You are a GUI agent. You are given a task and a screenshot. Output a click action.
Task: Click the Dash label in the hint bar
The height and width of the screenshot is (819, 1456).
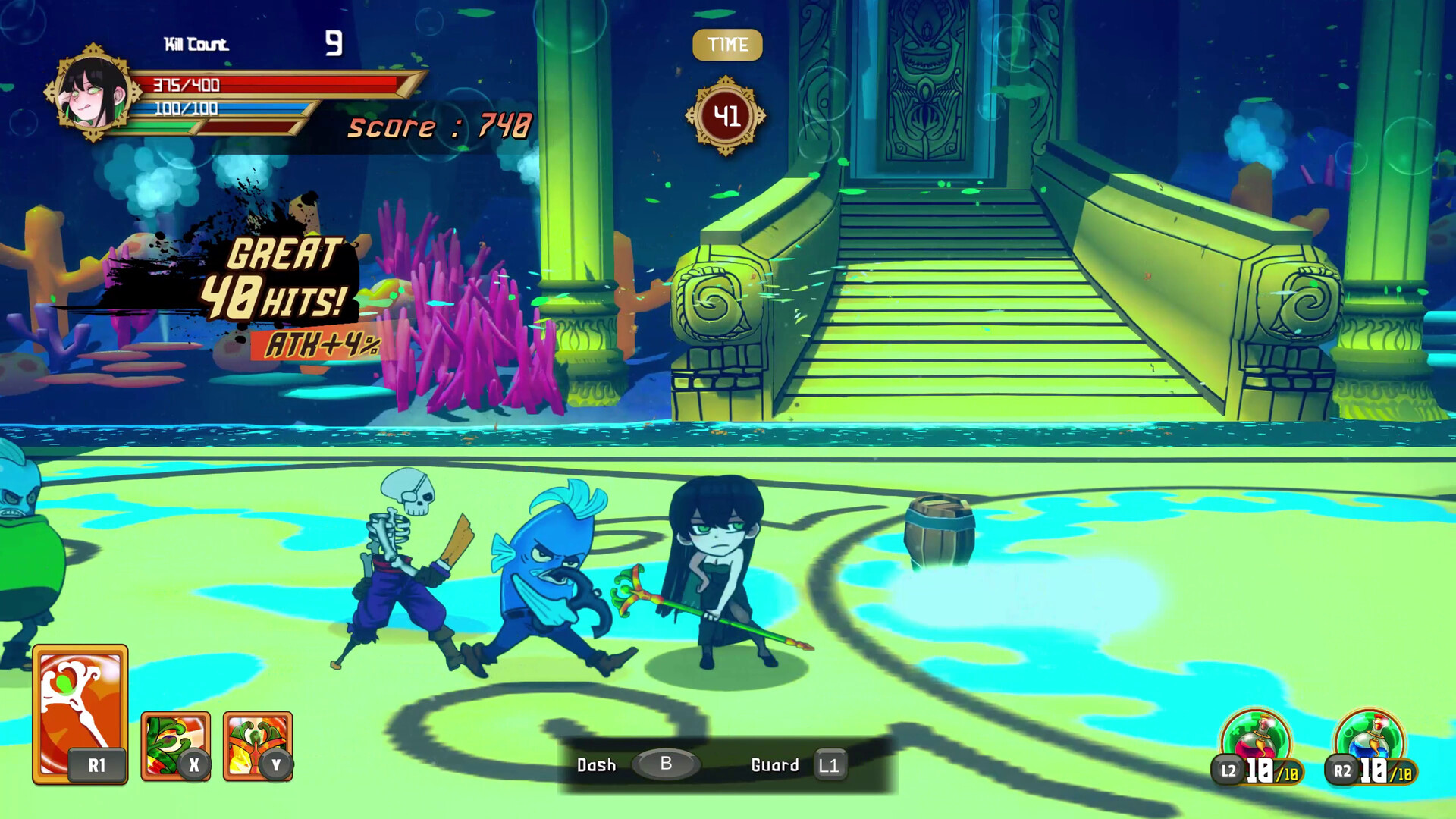[x=597, y=765]
